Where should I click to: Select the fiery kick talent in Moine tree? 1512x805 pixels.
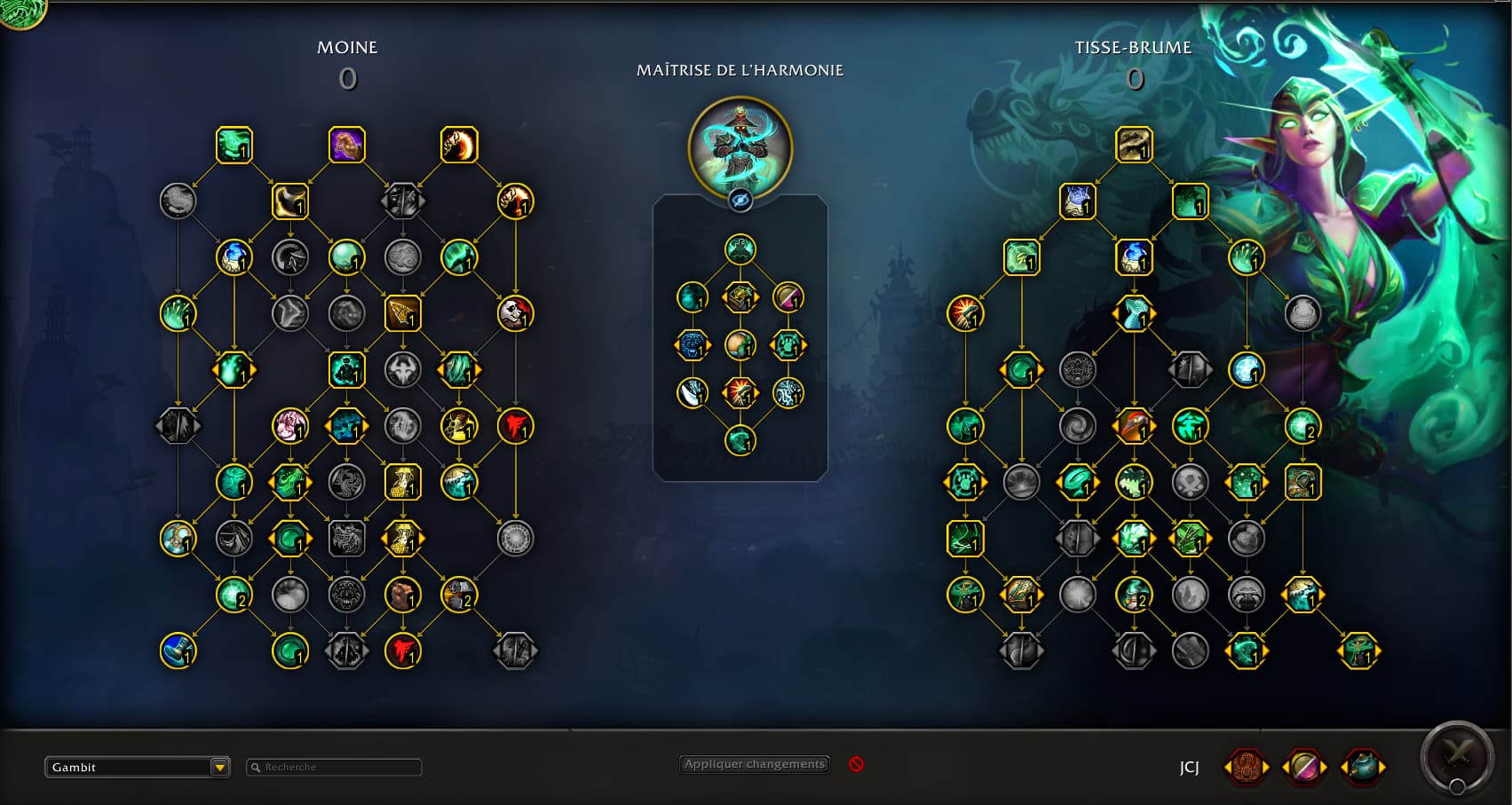click(459, 145)
